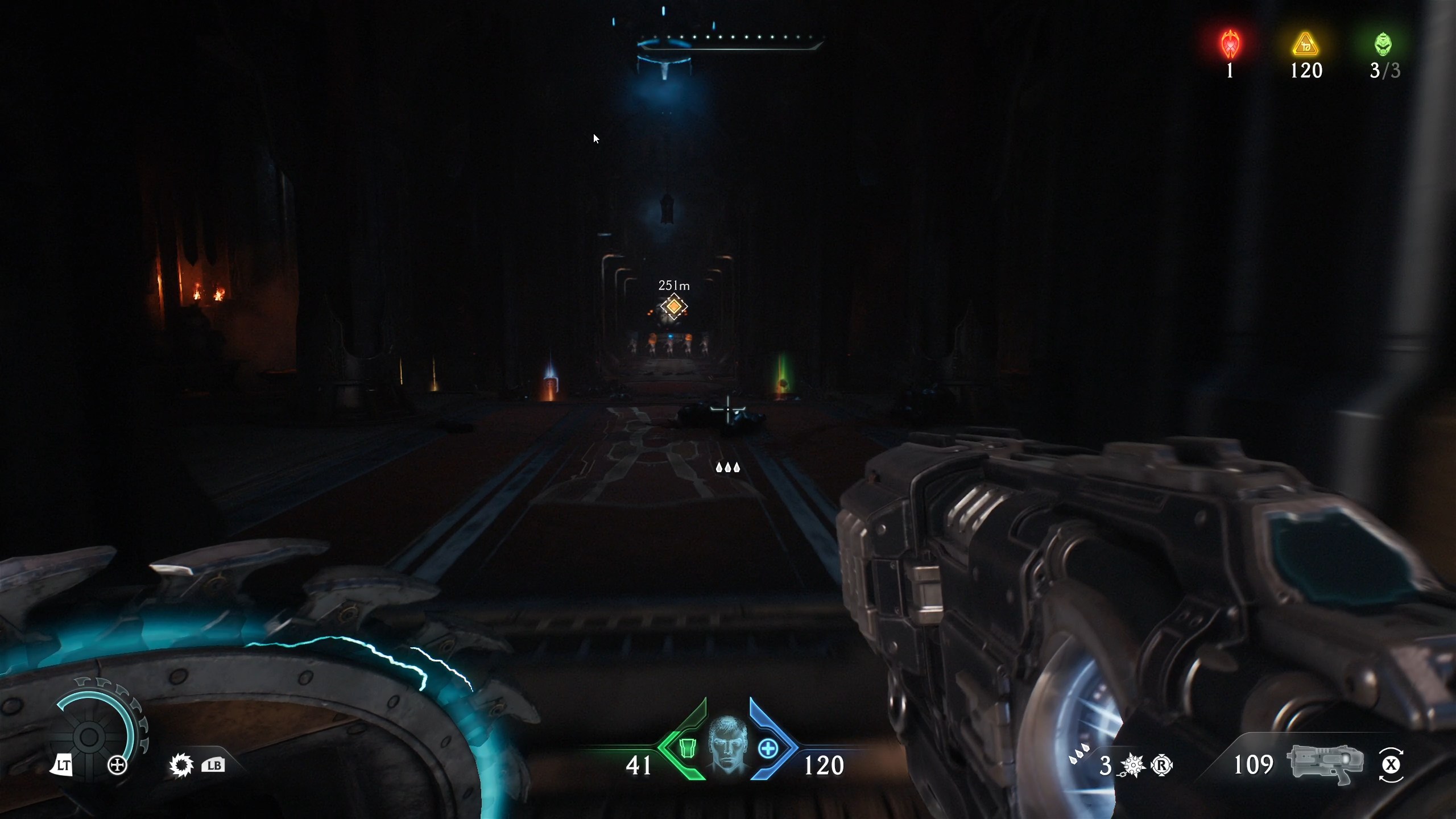Expand the orange 251m objective waypoint marker
1456x819 pixels.
(673, 306)
